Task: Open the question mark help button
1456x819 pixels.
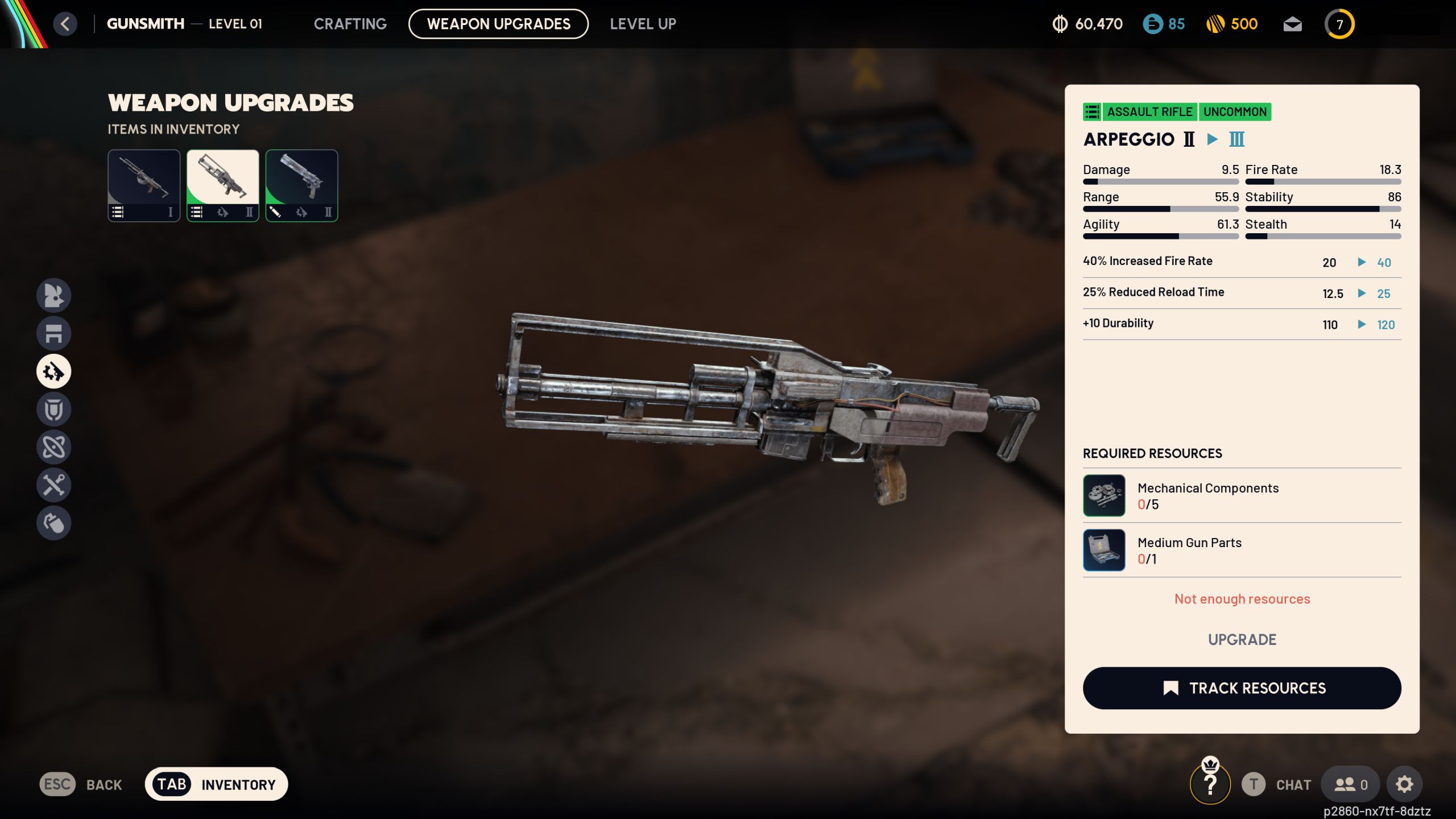Action: click(1210, 785)
